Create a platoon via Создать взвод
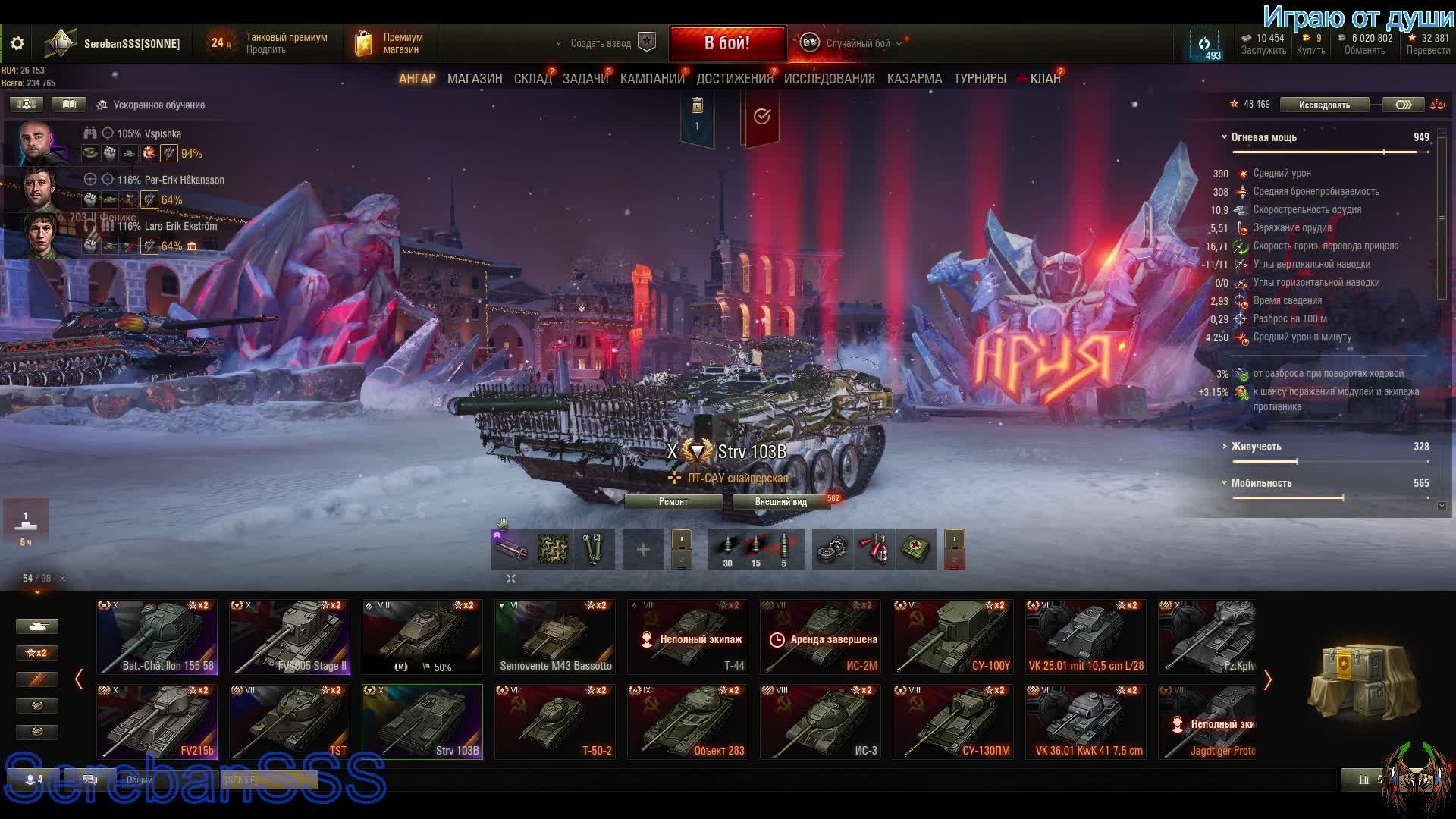 [601, 43]
